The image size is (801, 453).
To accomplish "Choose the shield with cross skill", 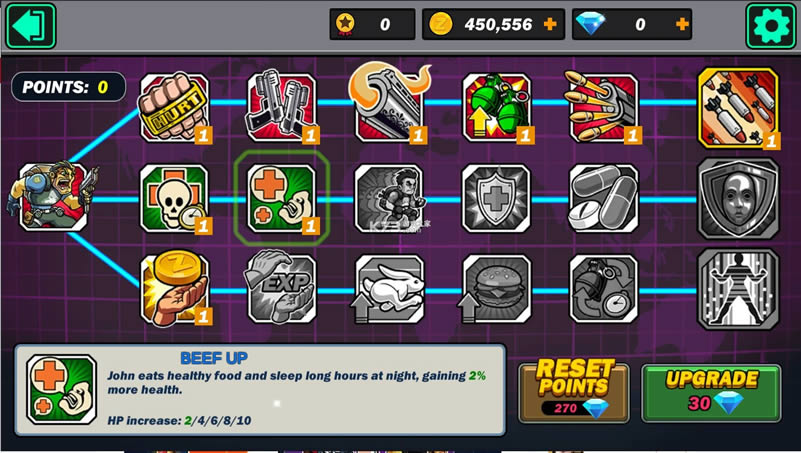I will pos(496,198).
